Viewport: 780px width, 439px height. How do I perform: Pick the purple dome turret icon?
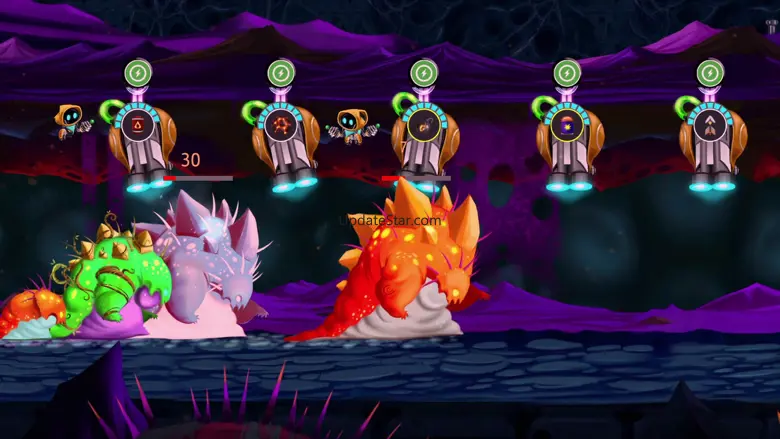pos(567,125)
